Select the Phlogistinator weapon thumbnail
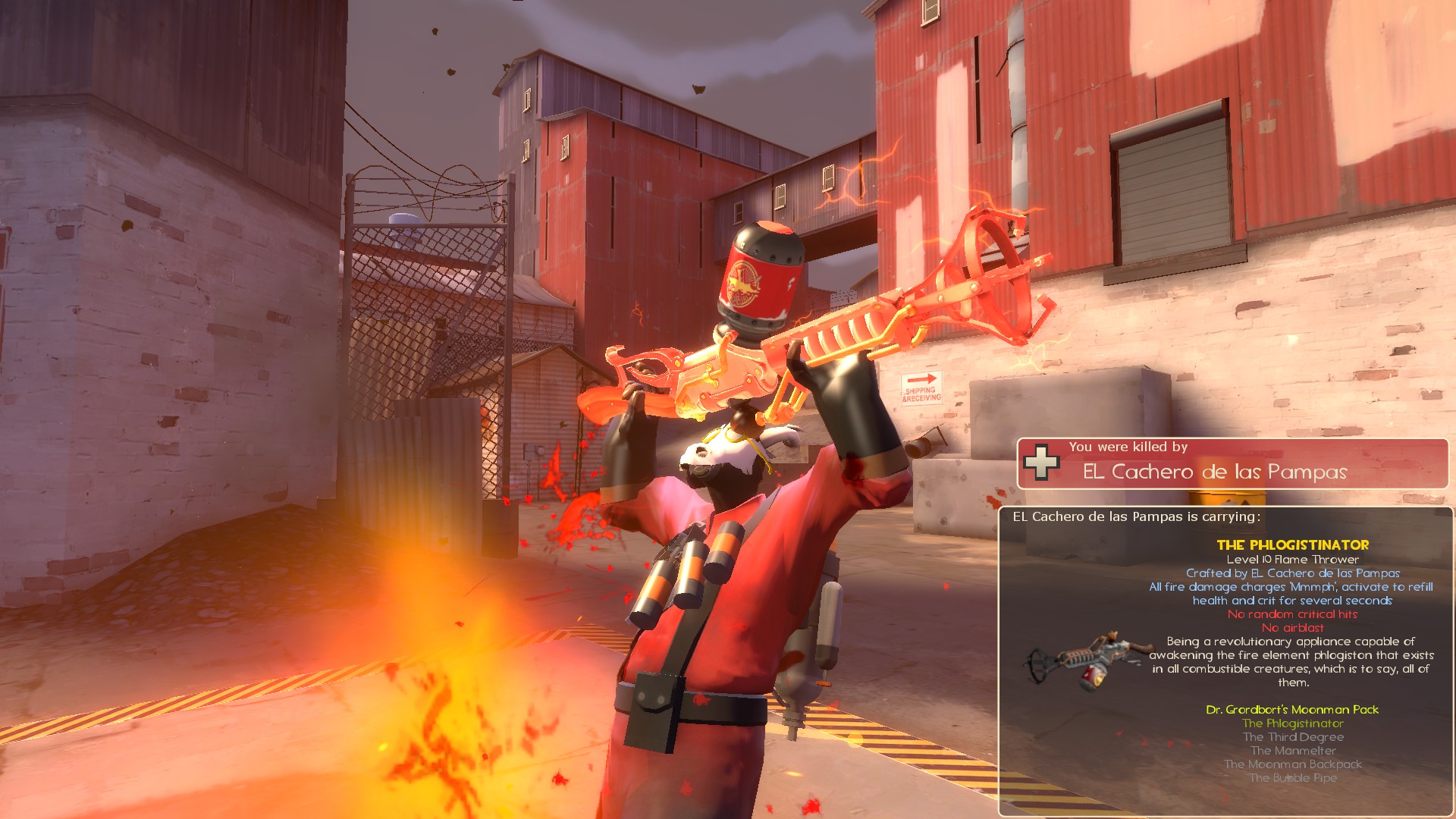 pos(1081,658)
